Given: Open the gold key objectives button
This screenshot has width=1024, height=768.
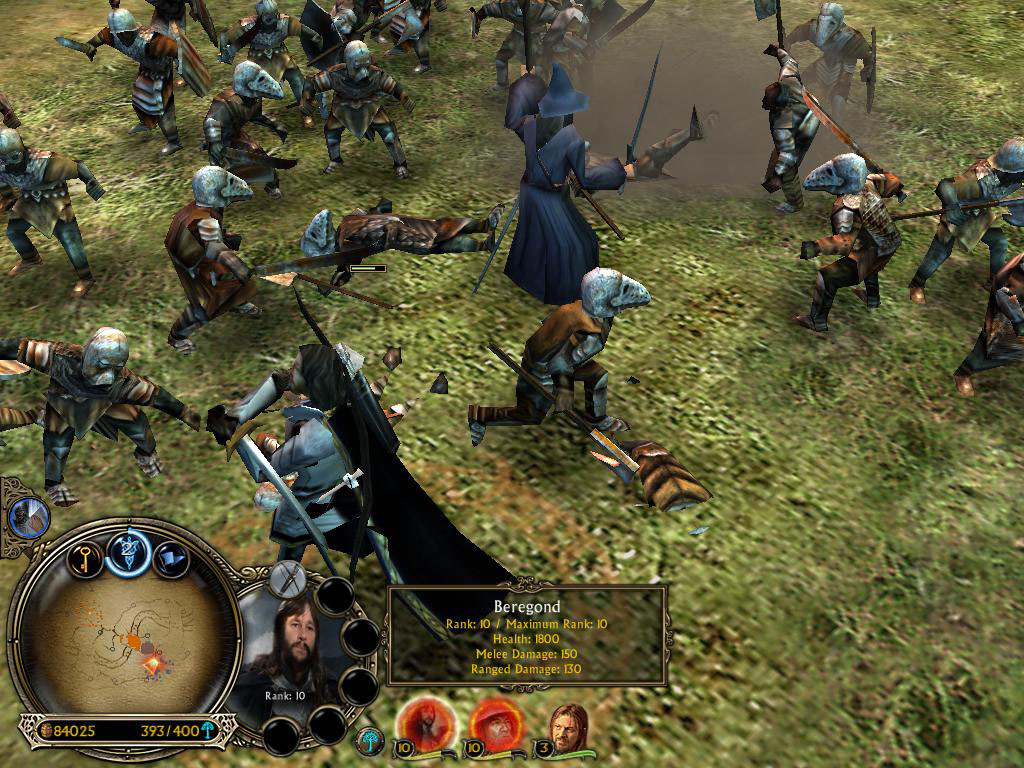Looking at the screenshot, I should (x=84, y=559).
